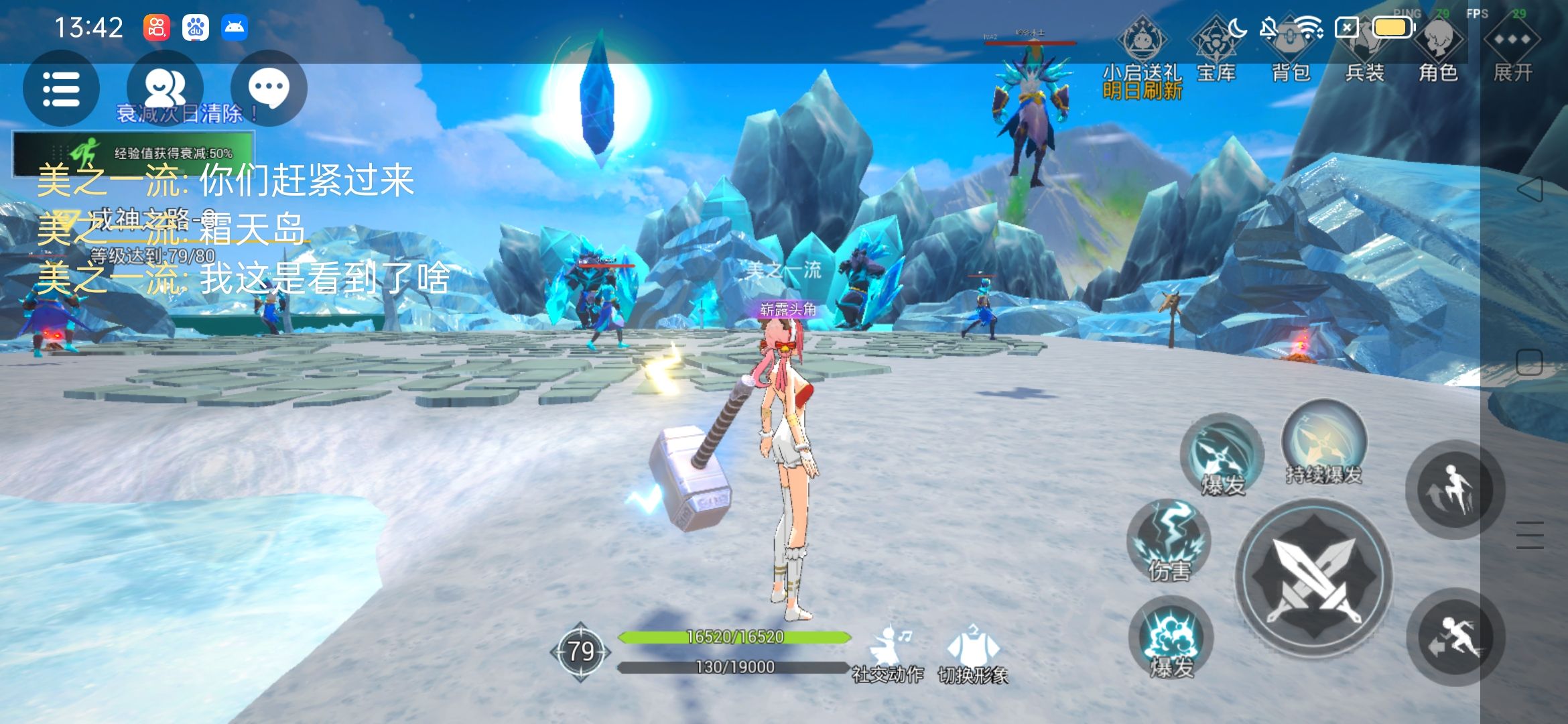The width and height of the screenshot is (1568, 724).
Task: Open the 宝库 treasury
Action: (1216, 50)
